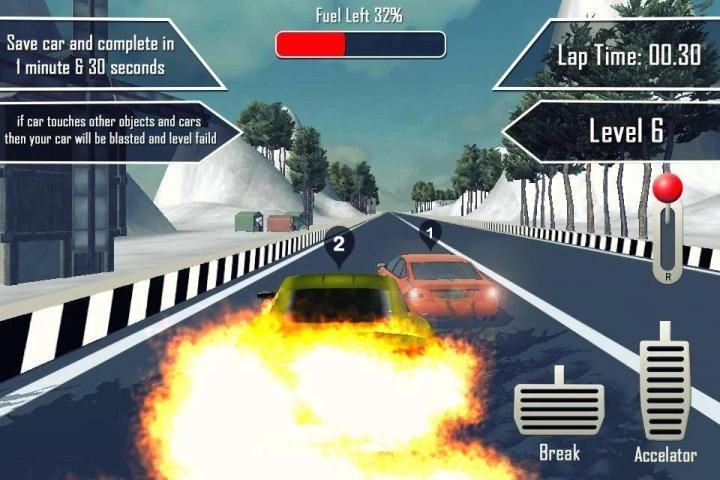The height and width of the screenshot is (480, 720).
Task: Tap the Break pedal
Action: (x=559, y=406)
